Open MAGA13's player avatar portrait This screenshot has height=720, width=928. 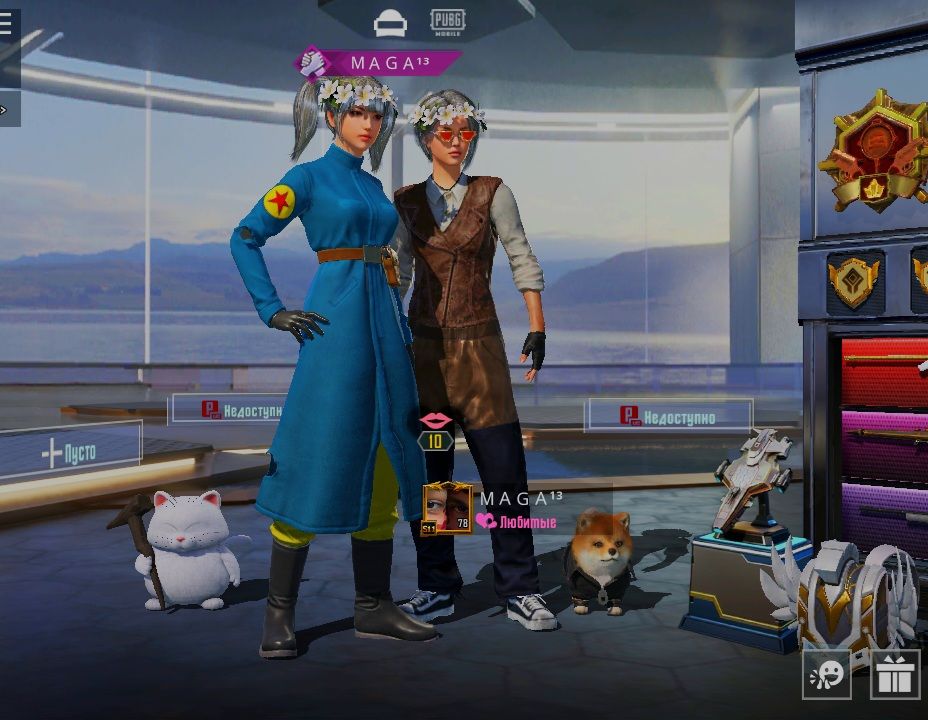click(x=447, y=508)
